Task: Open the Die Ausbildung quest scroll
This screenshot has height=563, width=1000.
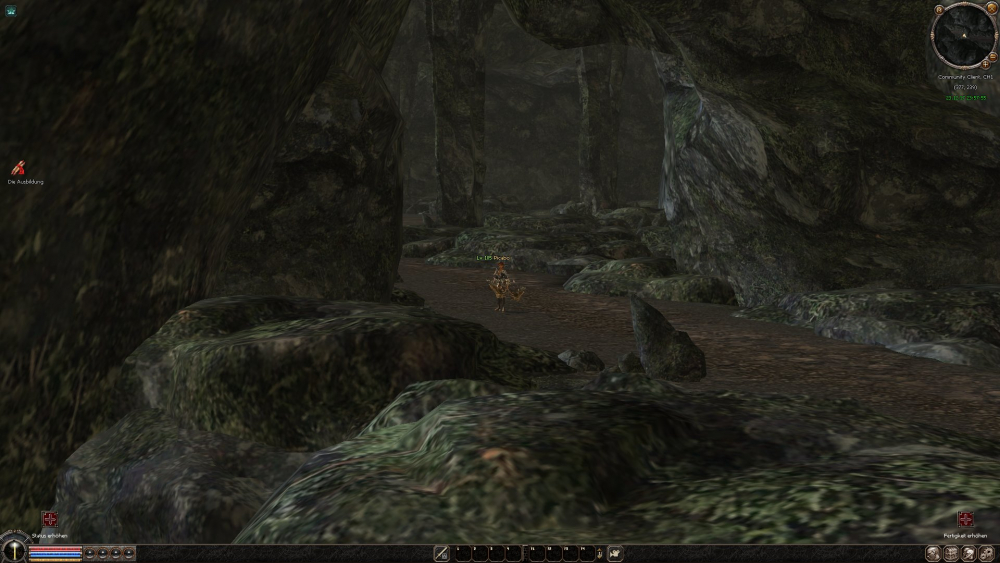Action: click(17, 168)
